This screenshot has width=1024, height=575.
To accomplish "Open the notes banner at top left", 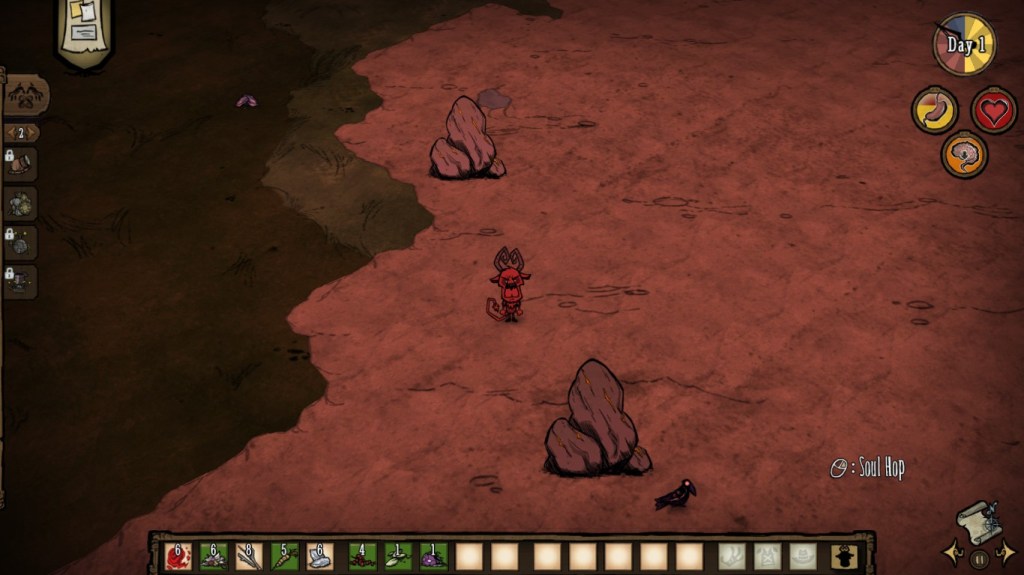I will click(83, 31).
